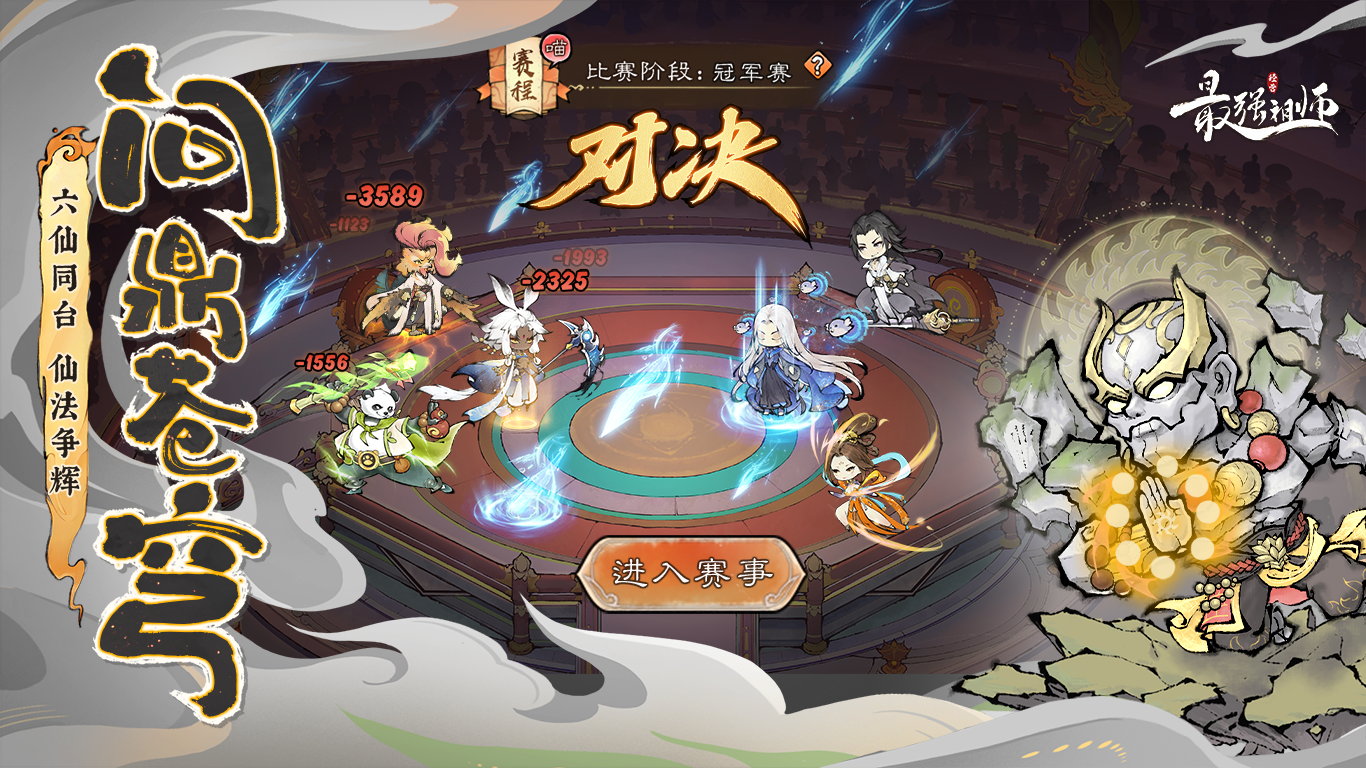1366x768 pixels.
Task: Enter the tournament with 进入赛事 button
Action: click(x=692, y=573)
